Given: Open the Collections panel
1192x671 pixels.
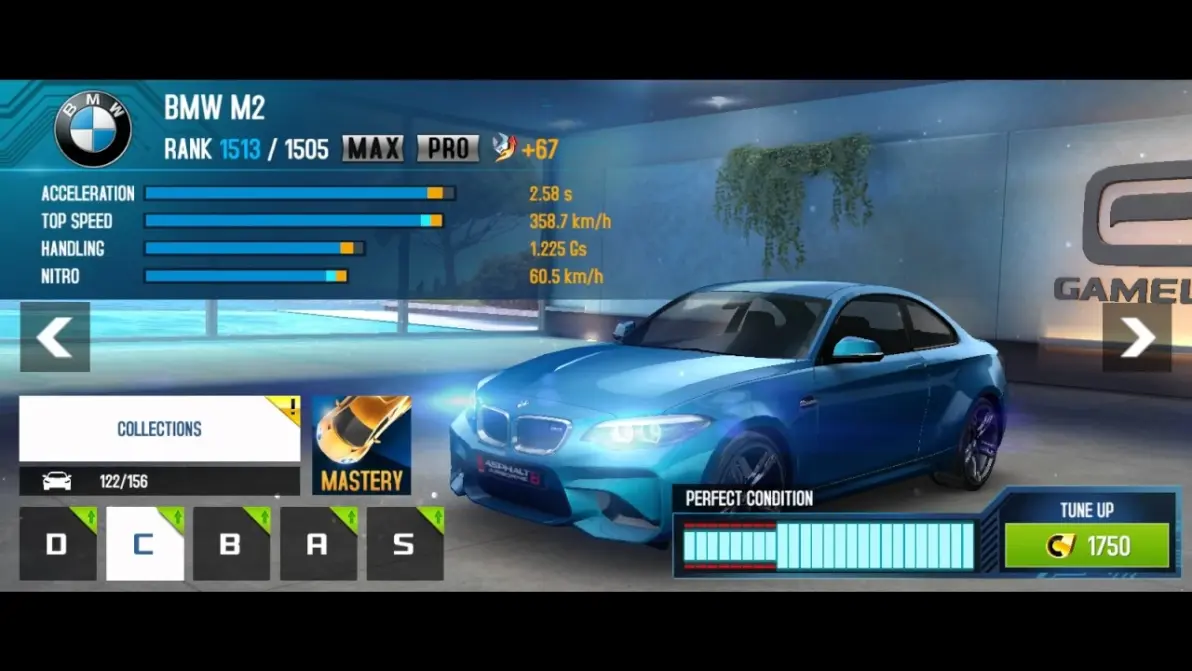Looking at the screenshot, I should pyautogui.click(x=160, y=429).
